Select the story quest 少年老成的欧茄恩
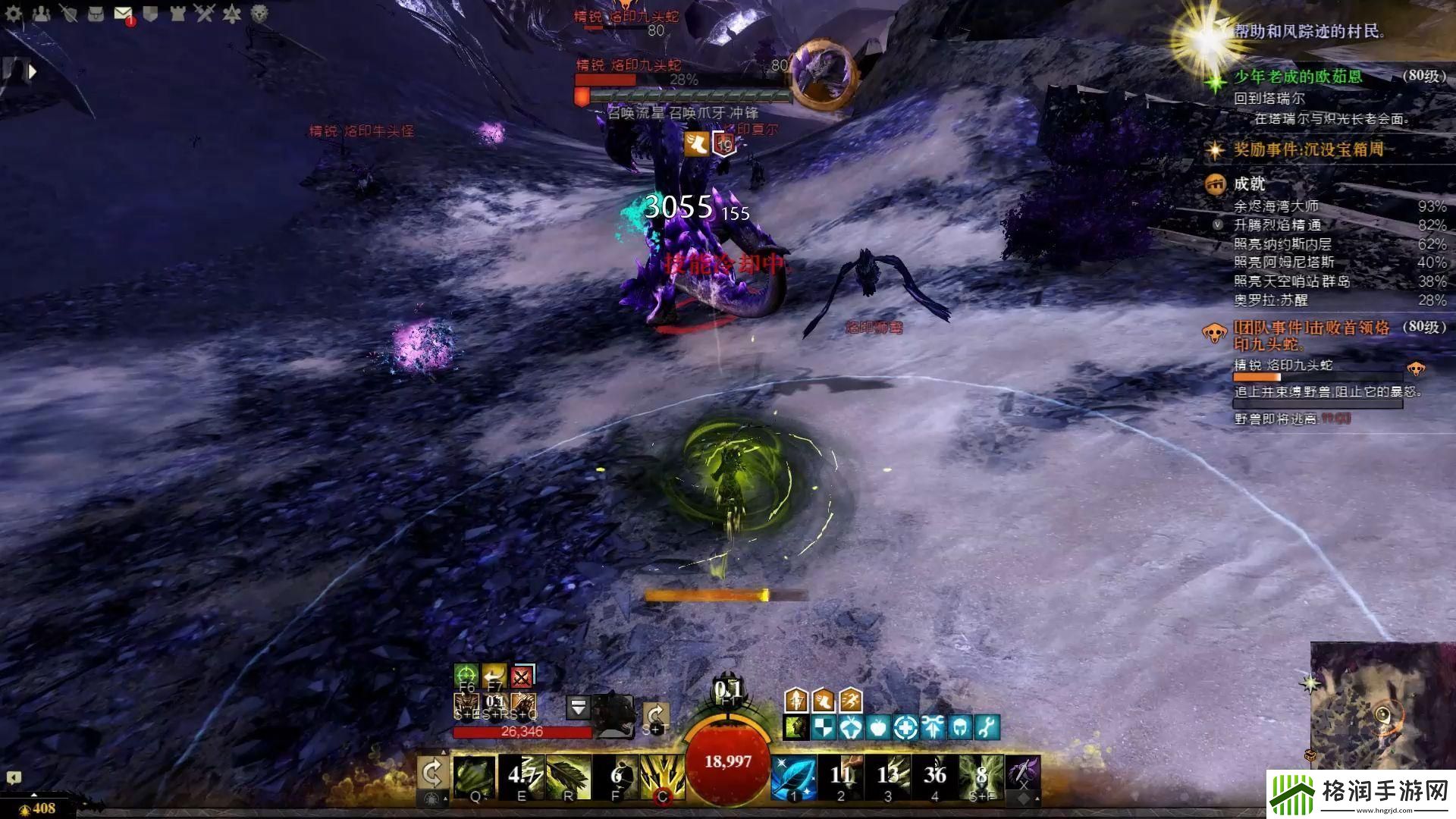Viewport: 1456px width, 819px height. 1297,77
